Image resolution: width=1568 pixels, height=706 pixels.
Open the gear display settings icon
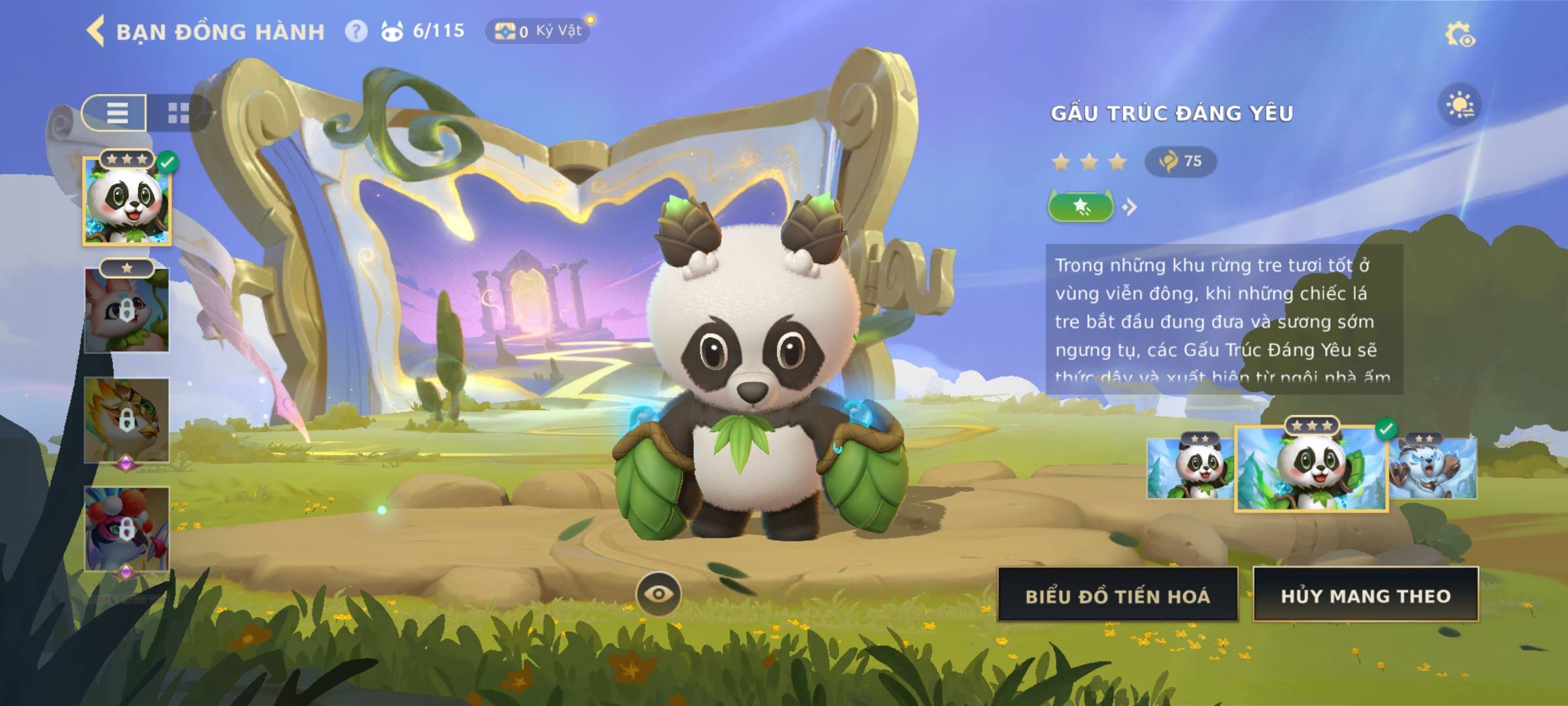click(x=1460, y=35)
